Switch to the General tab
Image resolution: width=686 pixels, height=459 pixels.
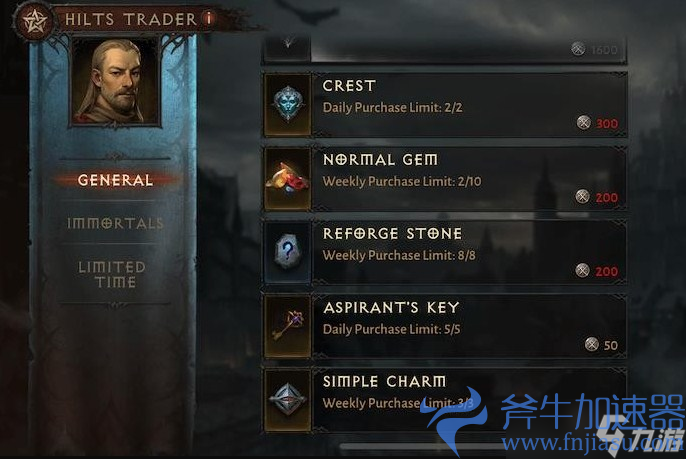pos(115,180)
